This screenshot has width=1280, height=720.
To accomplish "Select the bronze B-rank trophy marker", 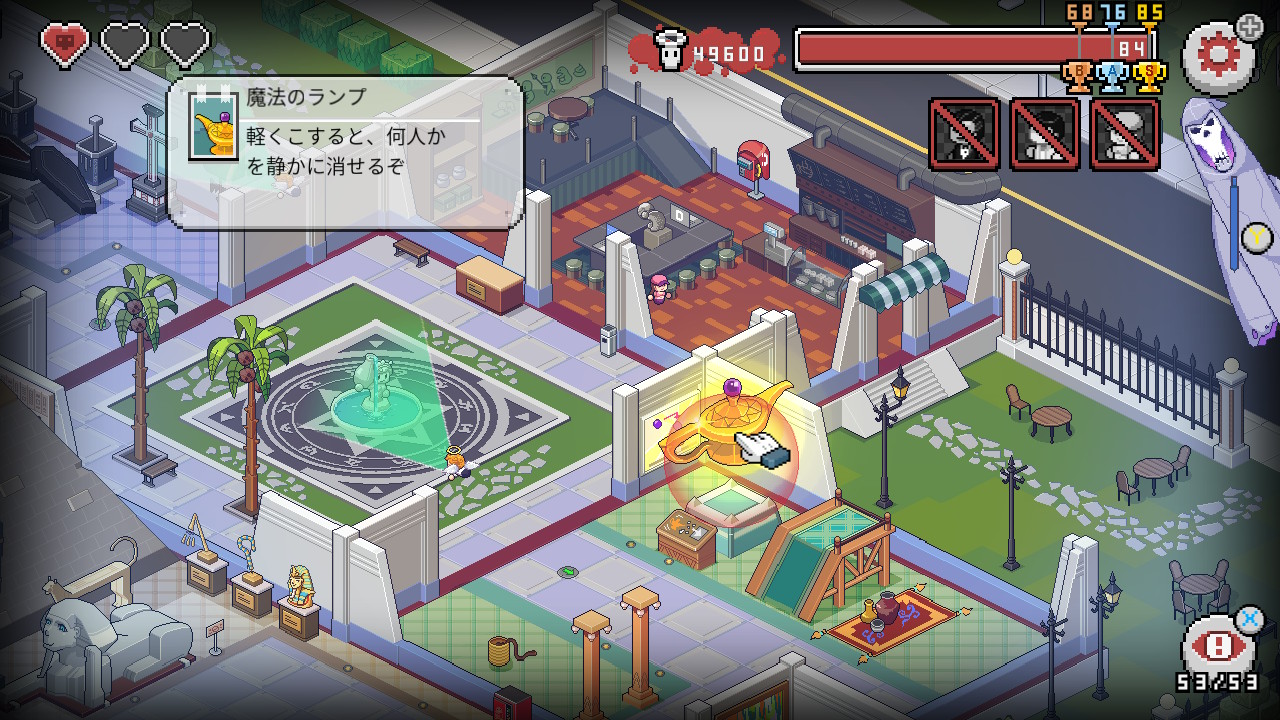I will 1078,76.
